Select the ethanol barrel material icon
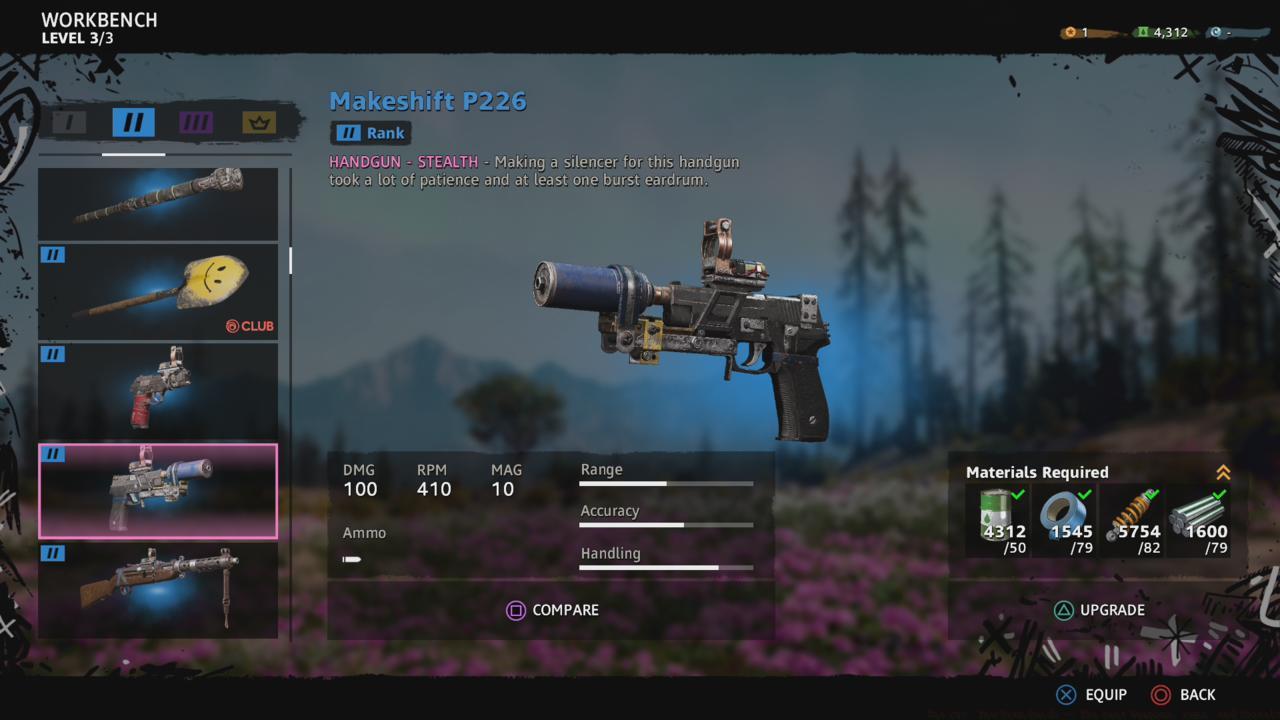This screenshot has width=1280, height=720. [997, 512]
